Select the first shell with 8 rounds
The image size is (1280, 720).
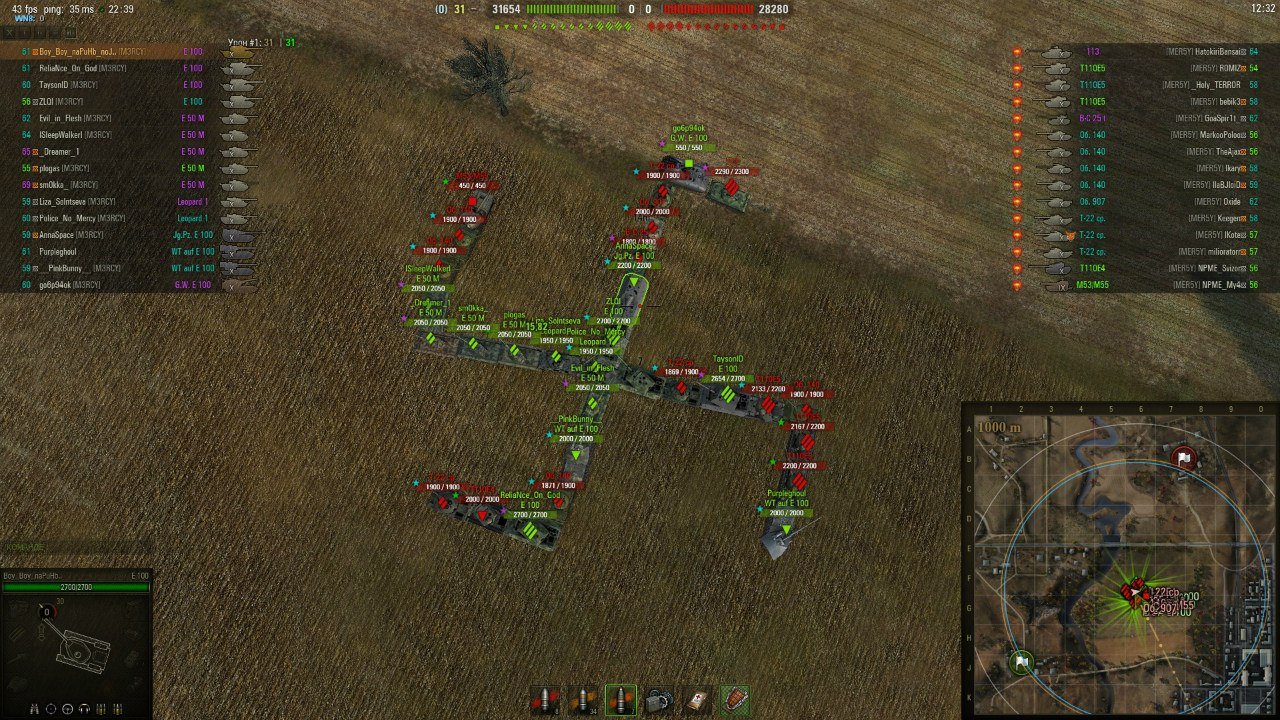tap(545, 699)
